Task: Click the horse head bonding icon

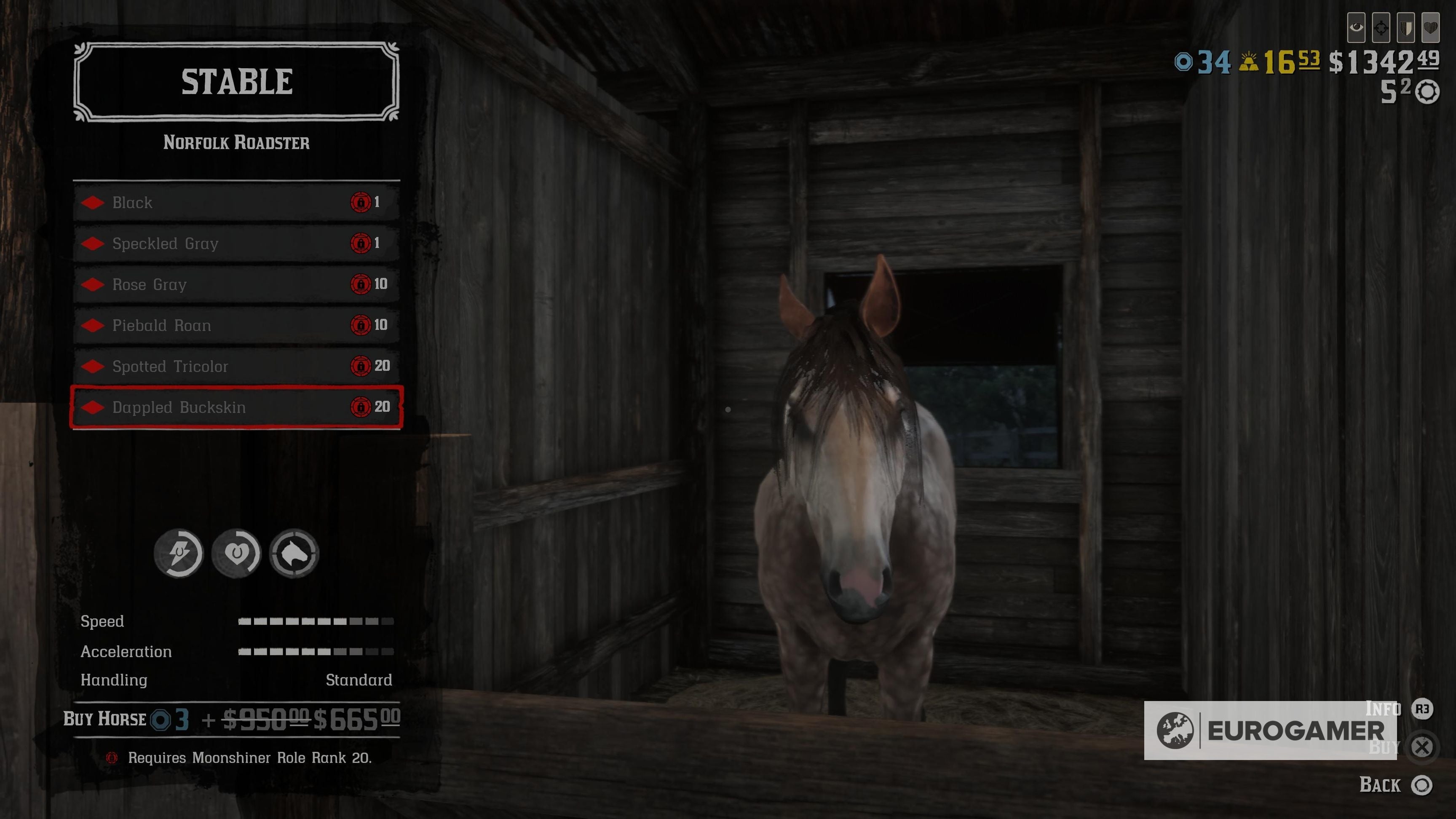Action: point(294,554)
